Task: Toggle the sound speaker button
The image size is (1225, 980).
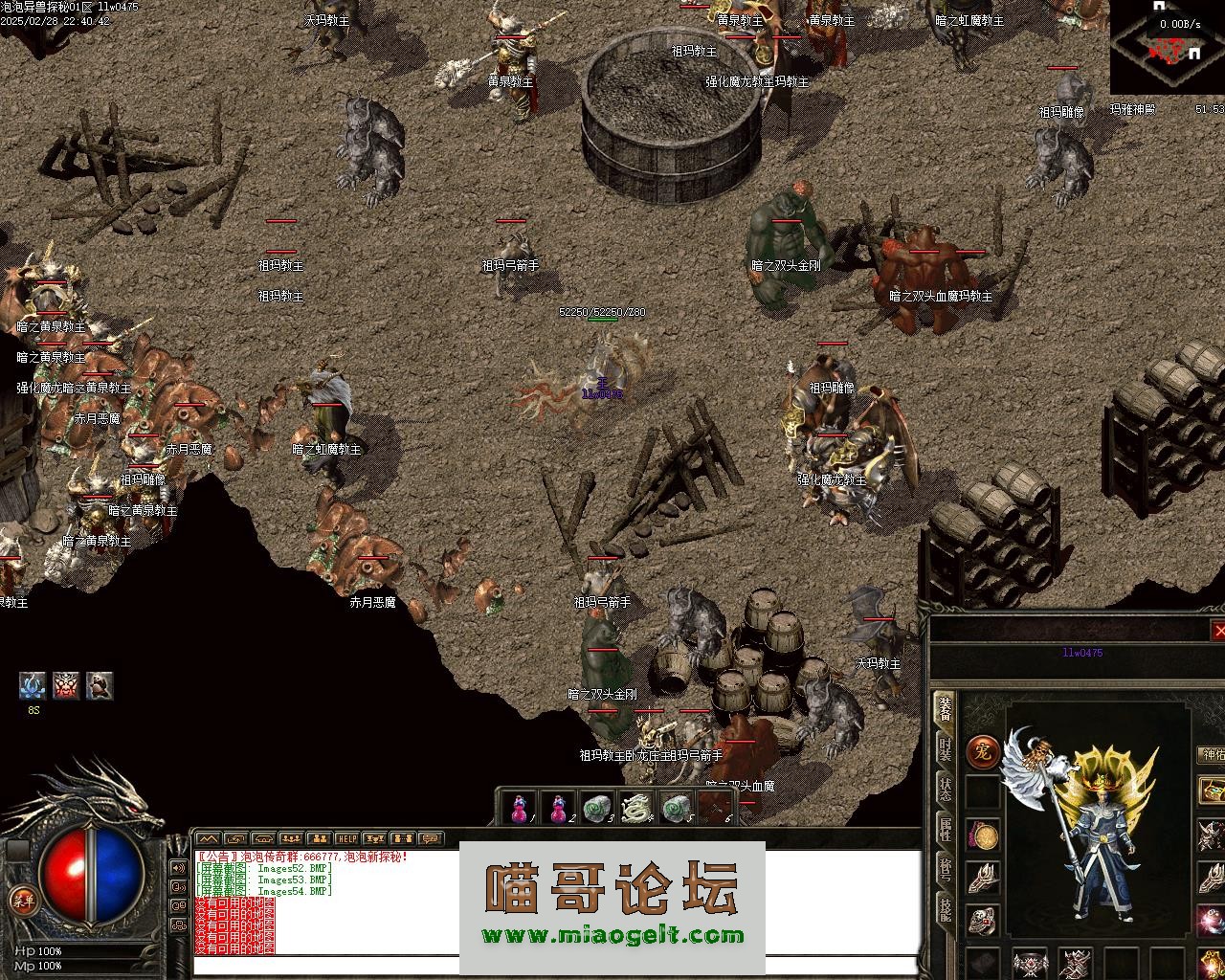Action: 178,868
